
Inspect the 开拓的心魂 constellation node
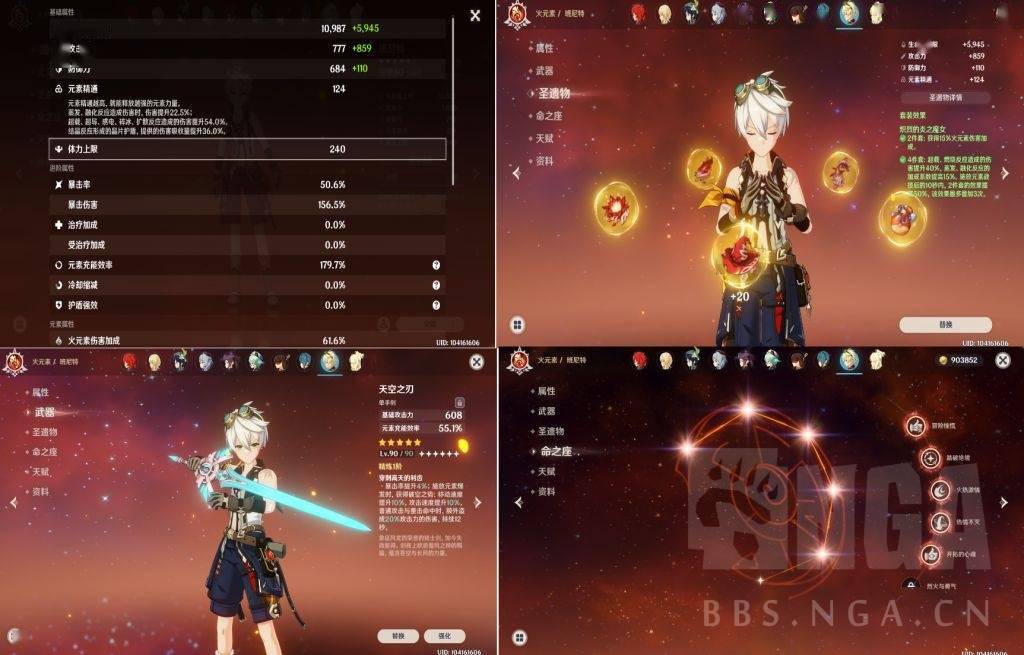click(x=931, y=554)
